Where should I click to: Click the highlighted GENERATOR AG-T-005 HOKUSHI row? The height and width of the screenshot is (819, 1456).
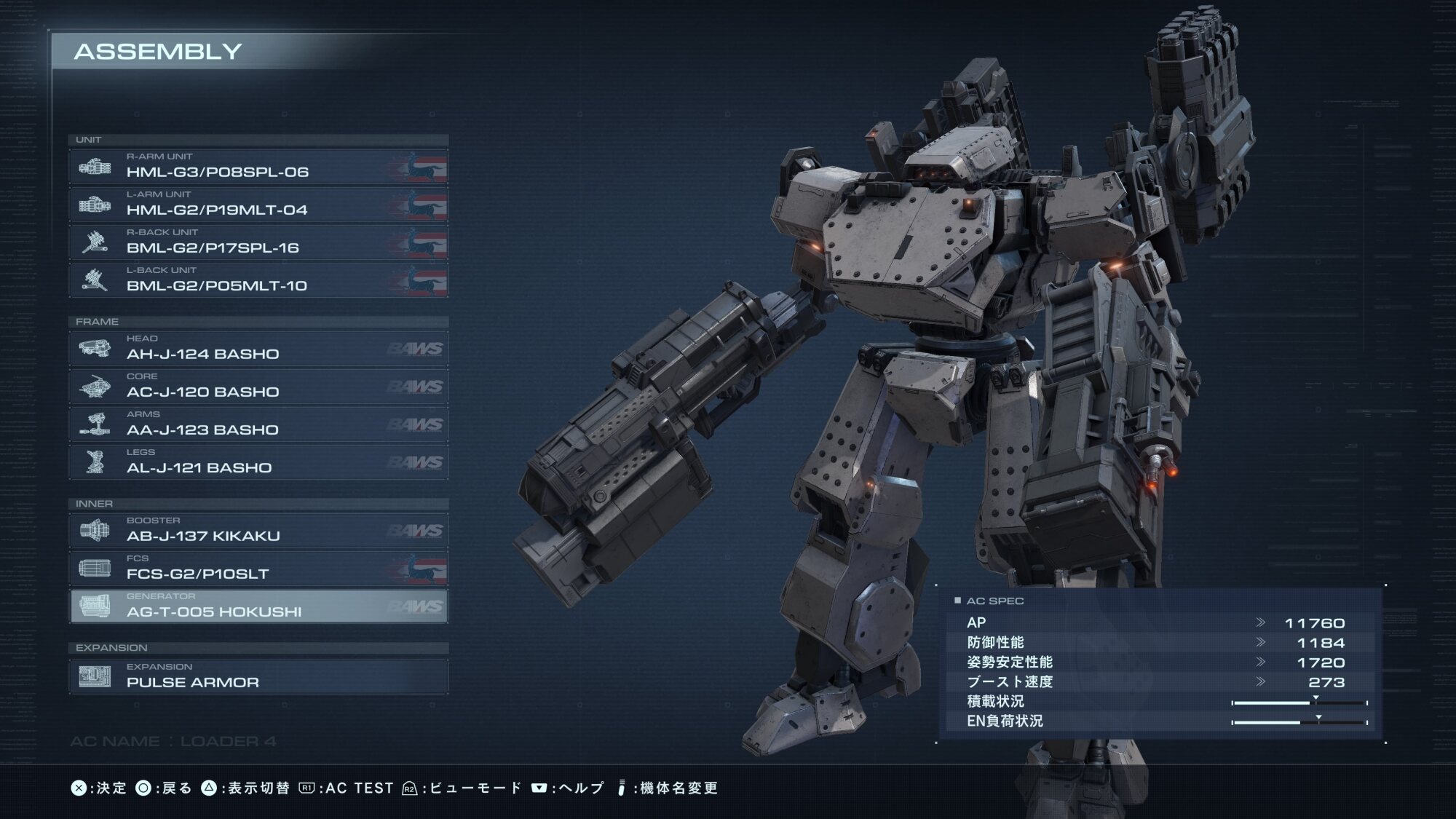258,606
